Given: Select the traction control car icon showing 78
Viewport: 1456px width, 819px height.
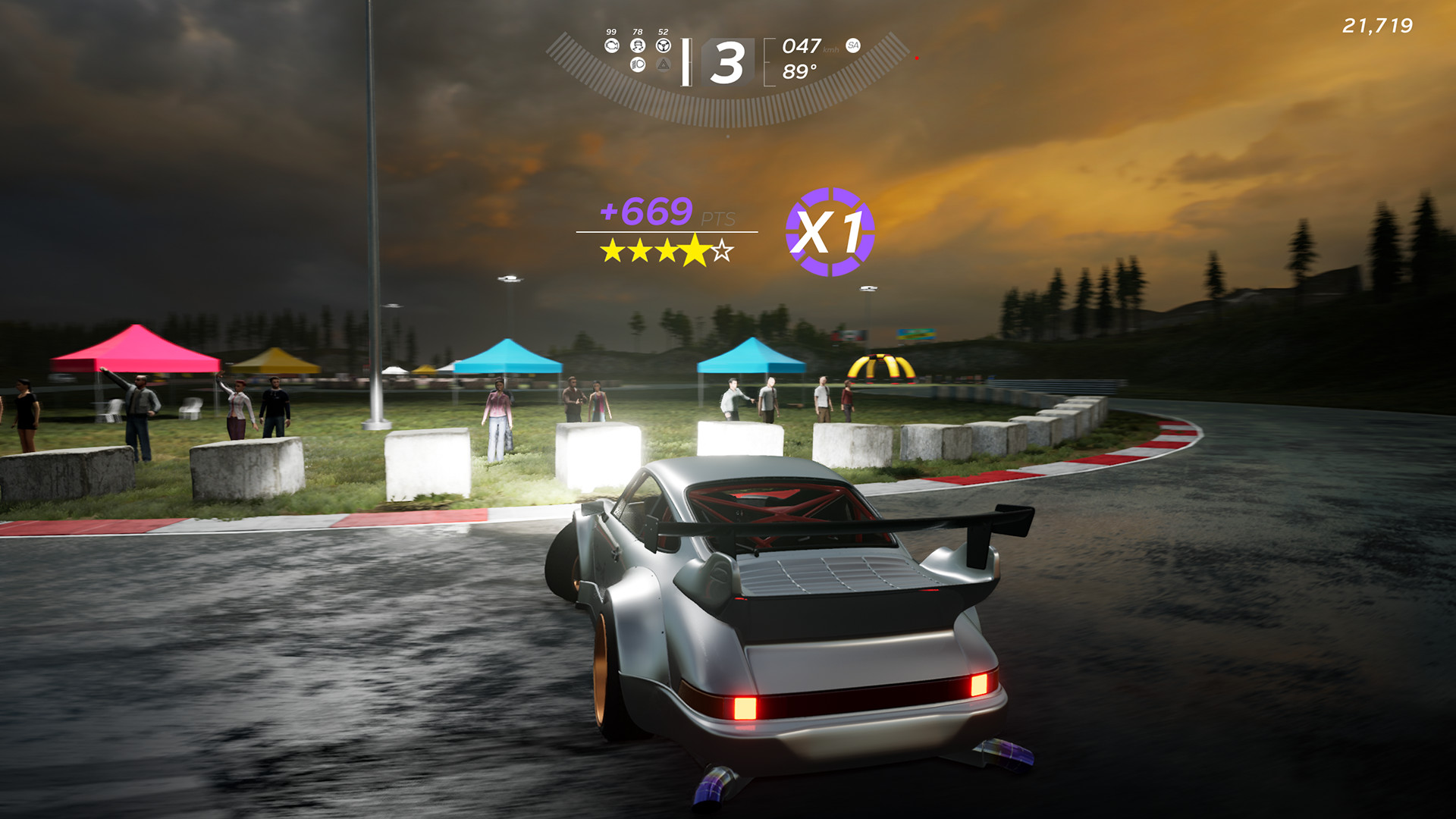Looking at the screenshot, I should tap(637, 45).
